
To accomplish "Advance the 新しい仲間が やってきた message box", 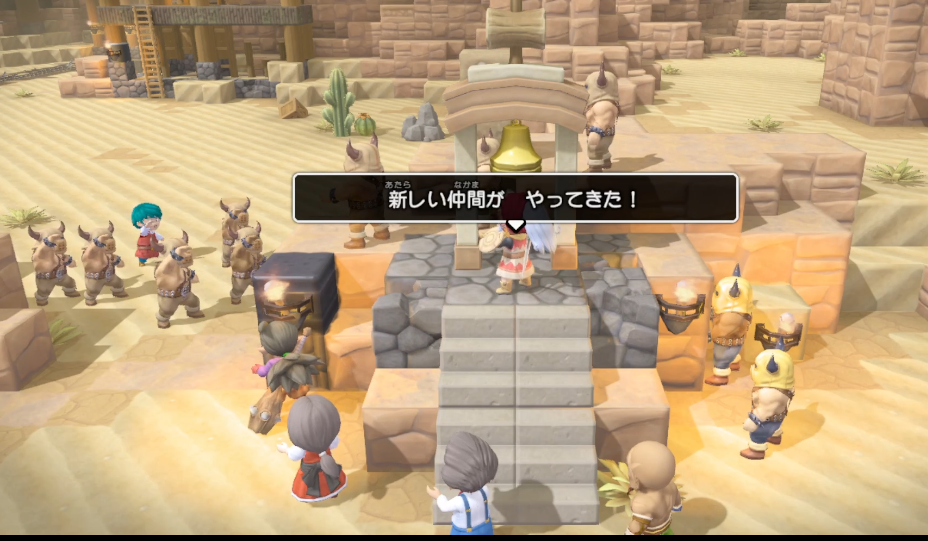I will (x=515, y=198).
